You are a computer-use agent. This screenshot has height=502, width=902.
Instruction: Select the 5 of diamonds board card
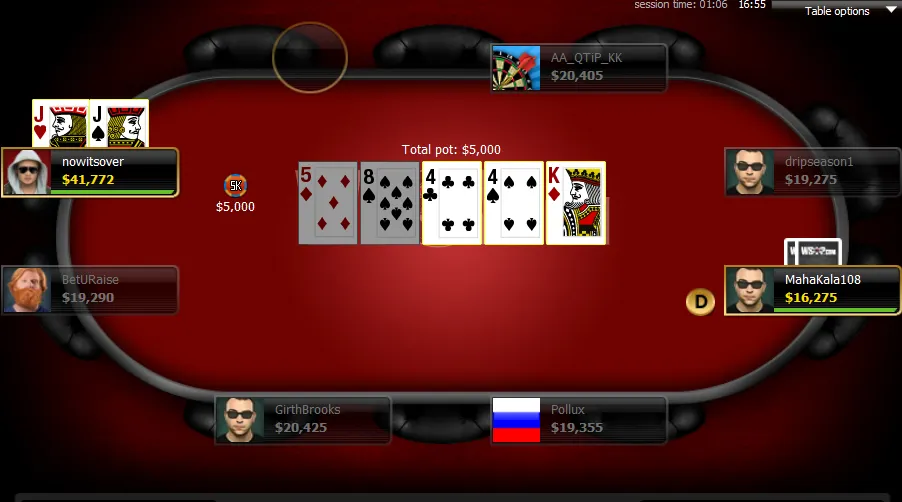pos(327,203)
